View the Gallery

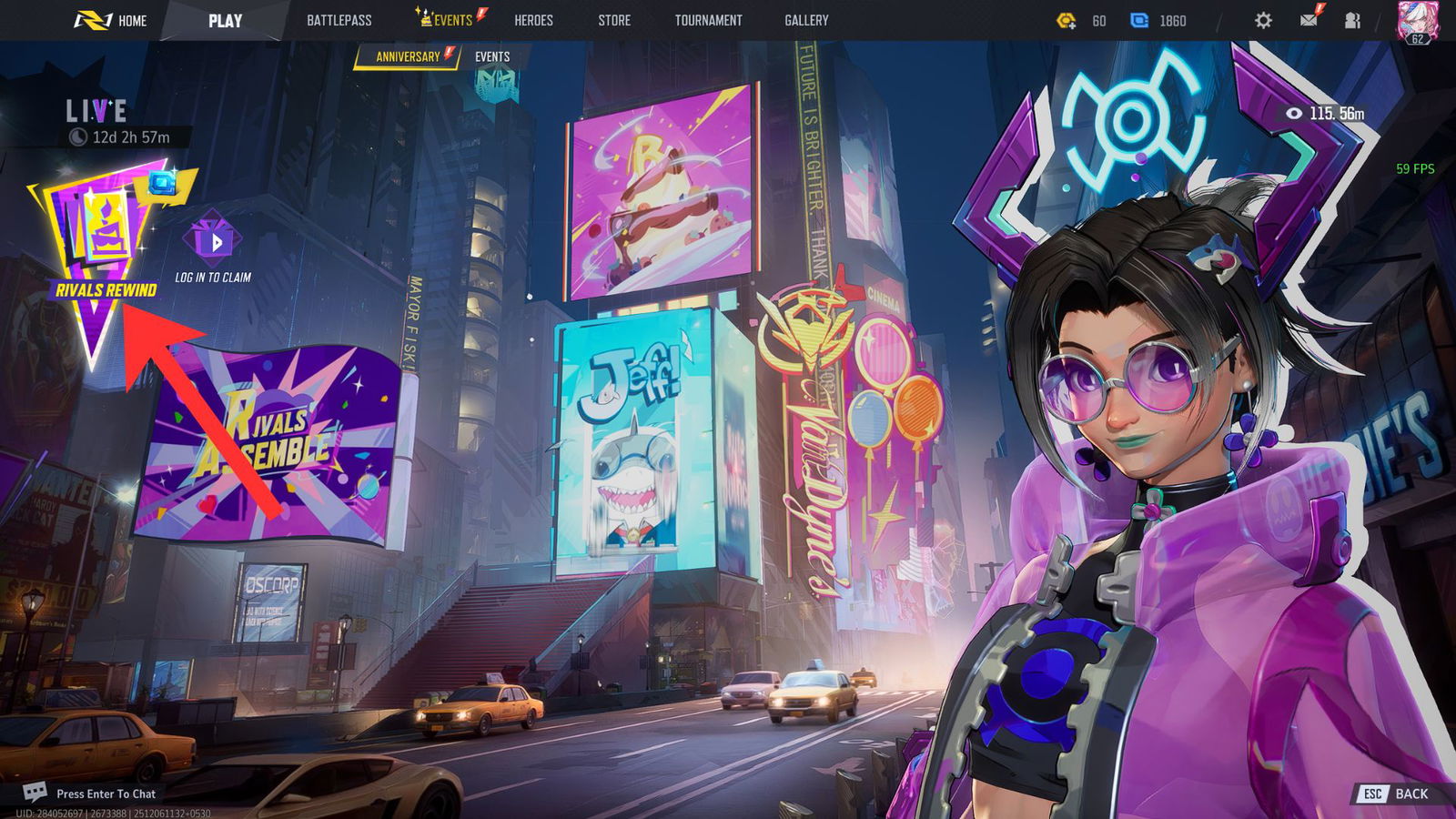(x=806, y=20)
